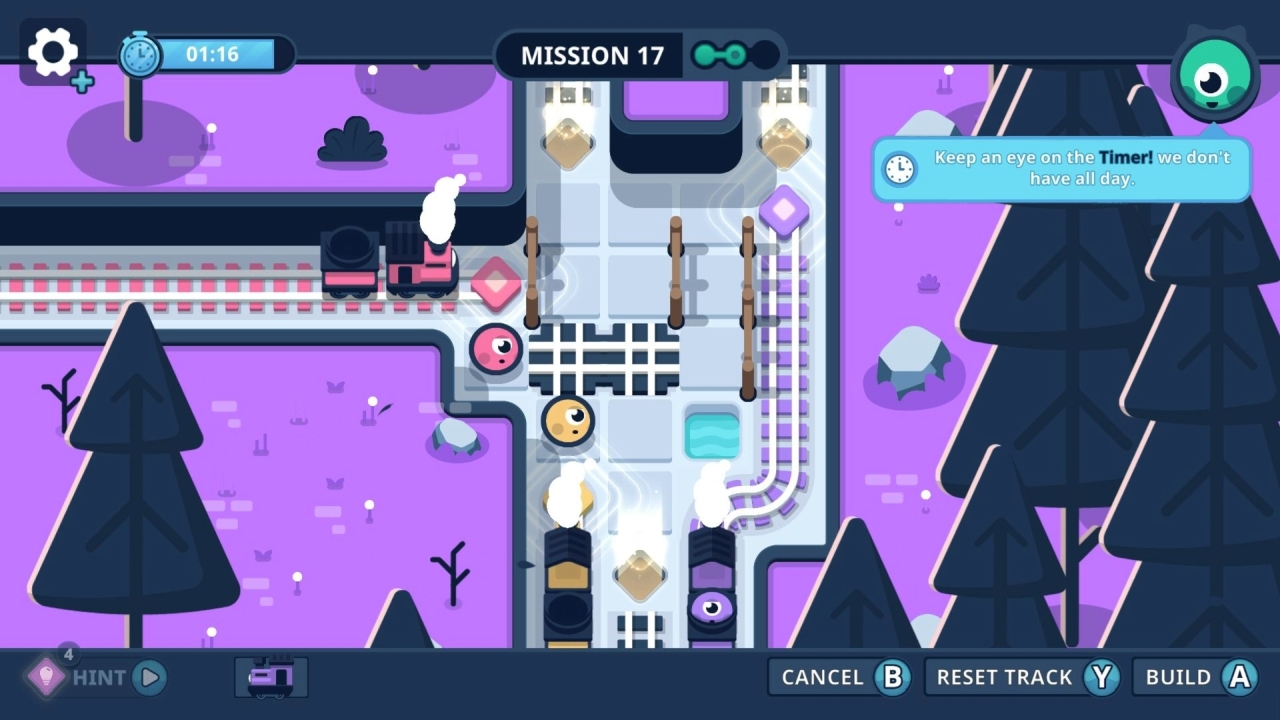Click the green monster avatar
The image size is (1280, 720).
coord(1212,75)
